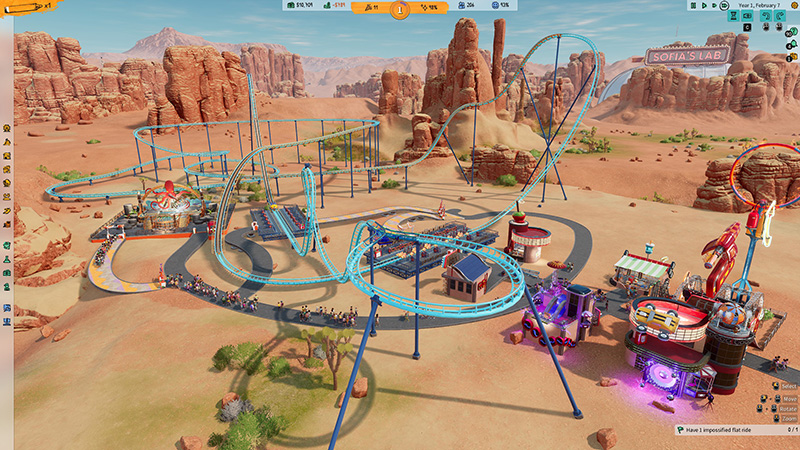The width and height of the screenshot is (800, 450).
Task: Open the orange round level badge
Action: [400, 10]
